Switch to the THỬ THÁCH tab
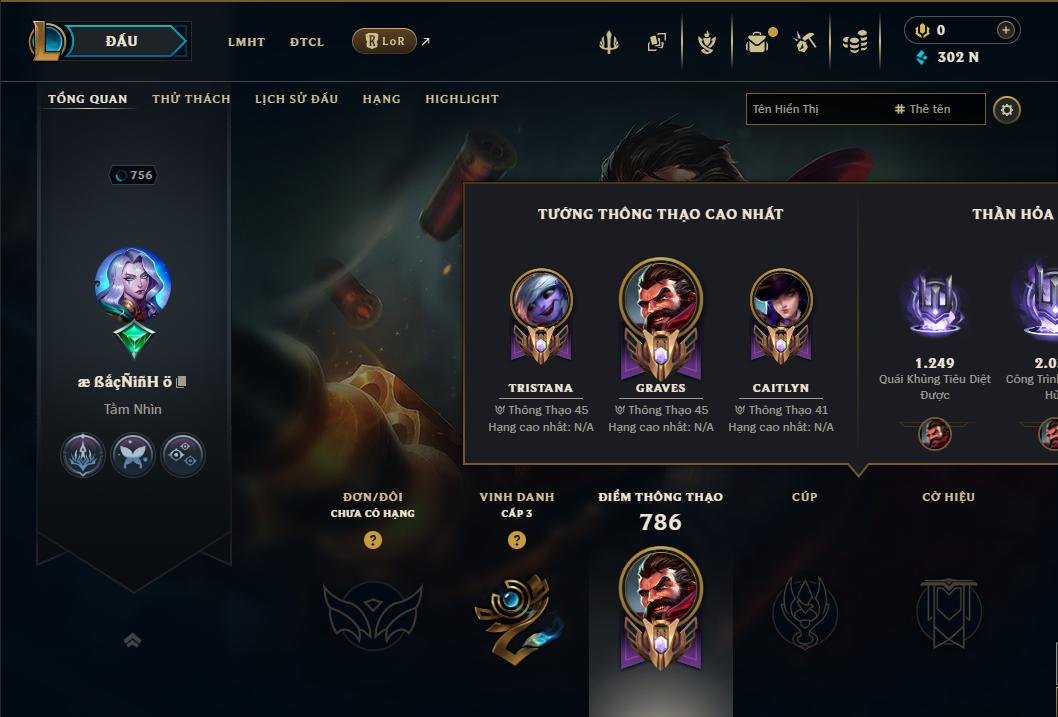 pos(191,99)
